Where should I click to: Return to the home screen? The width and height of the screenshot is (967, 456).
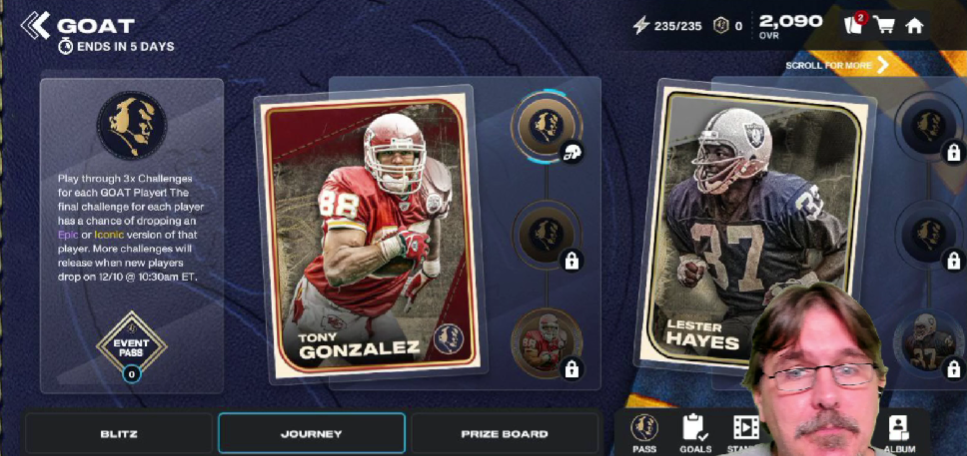914,26
